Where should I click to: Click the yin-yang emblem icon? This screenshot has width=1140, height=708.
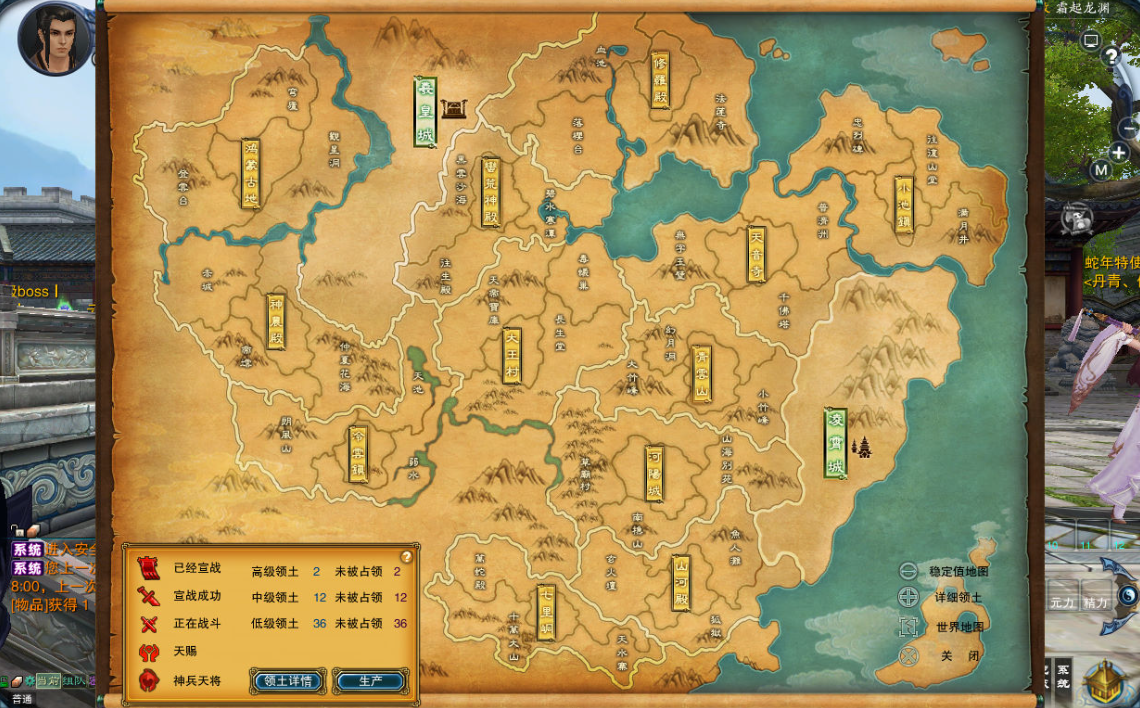click(1129, 596)
